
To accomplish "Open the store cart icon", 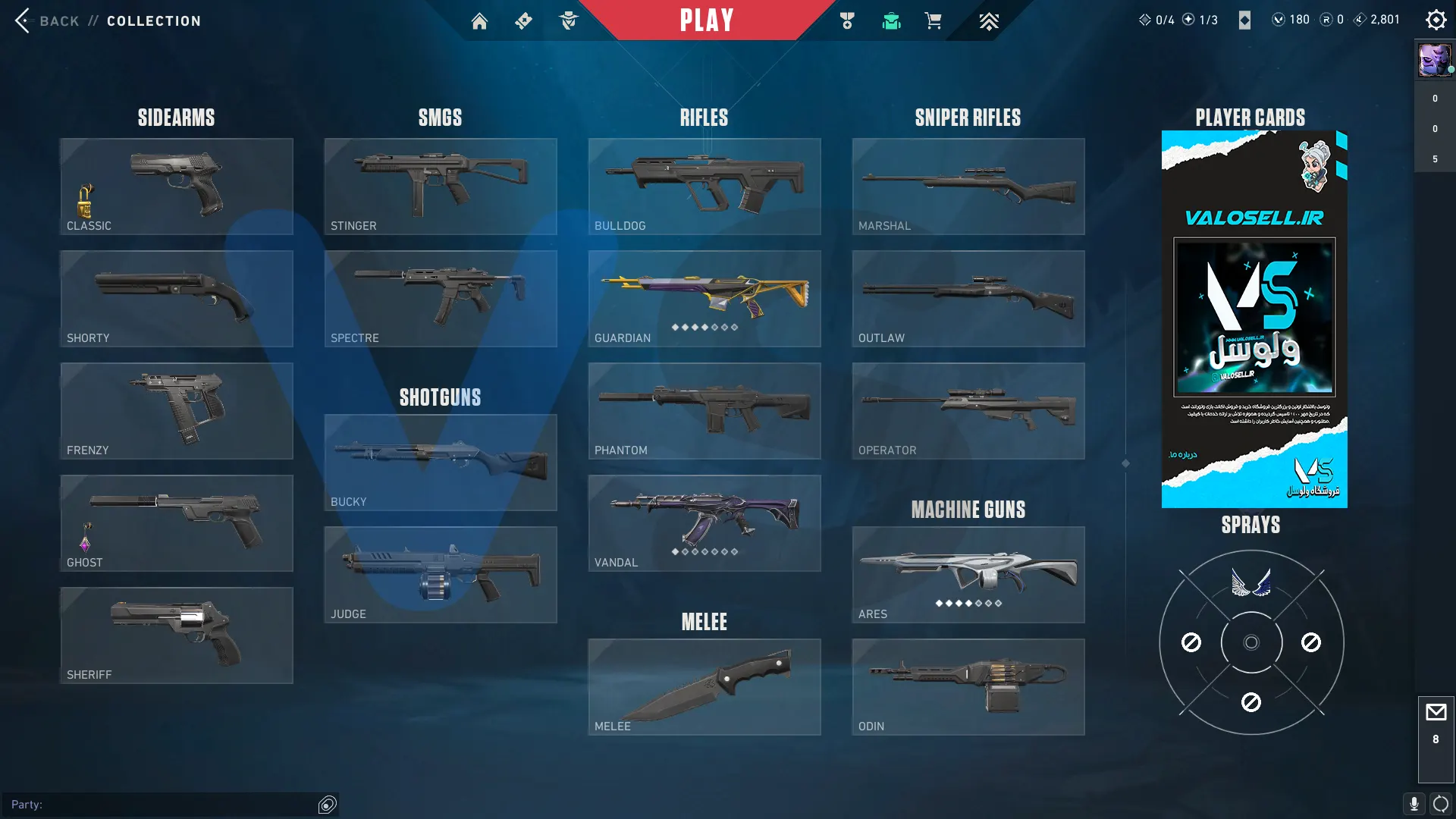I will 933,21.
